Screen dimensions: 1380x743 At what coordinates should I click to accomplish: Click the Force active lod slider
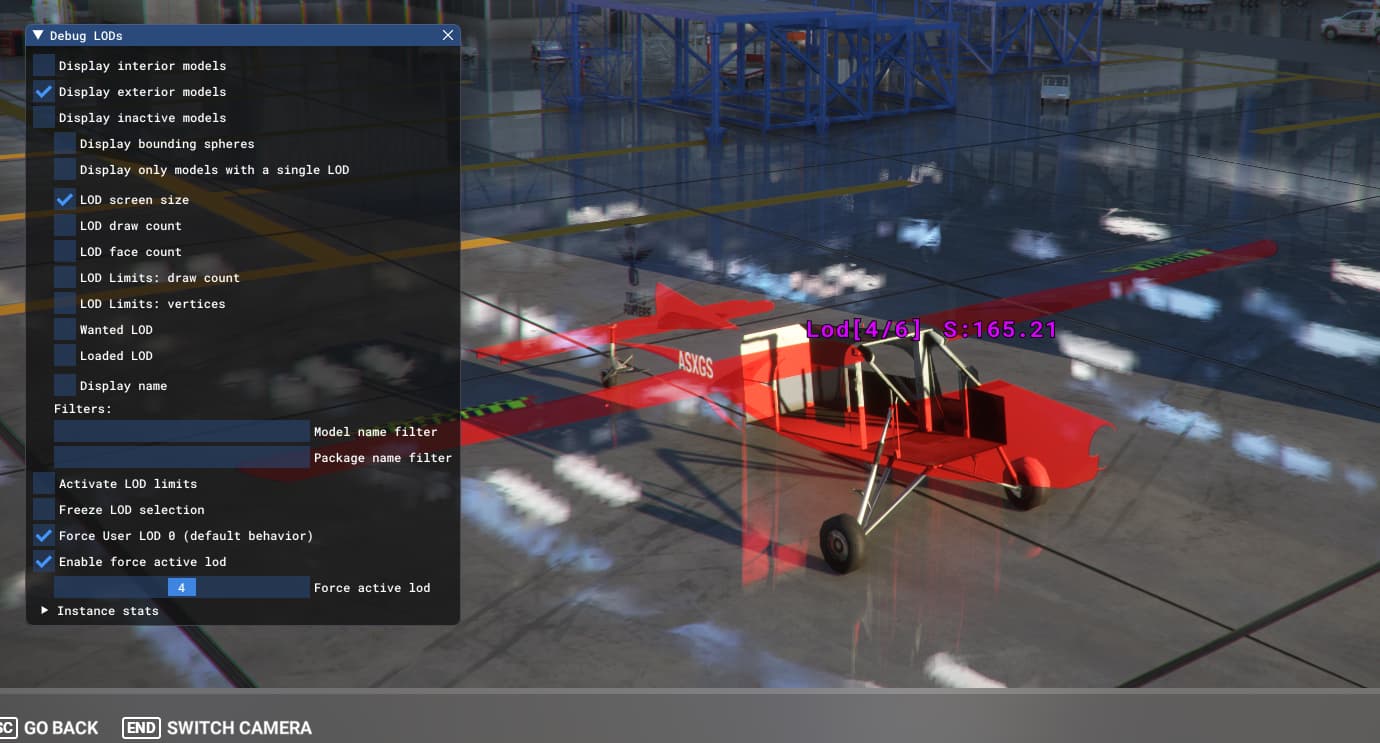[181, 588]
